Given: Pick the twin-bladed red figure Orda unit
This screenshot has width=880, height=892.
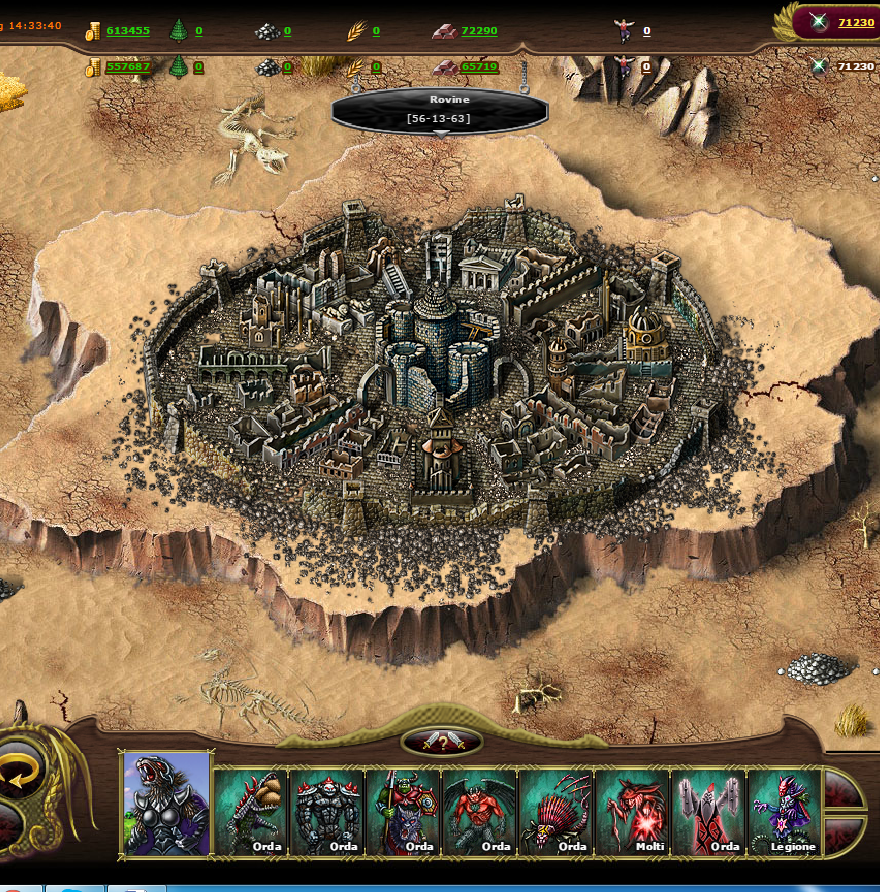Looking at the screenshot, I should (708, 812).
